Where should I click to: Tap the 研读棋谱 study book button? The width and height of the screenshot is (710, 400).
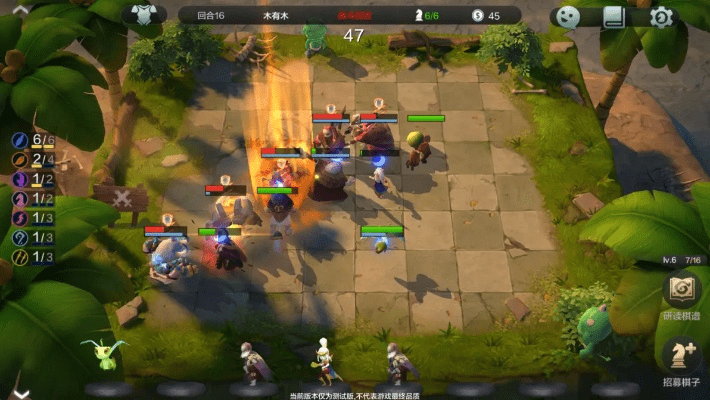click(x=680, y=295)
